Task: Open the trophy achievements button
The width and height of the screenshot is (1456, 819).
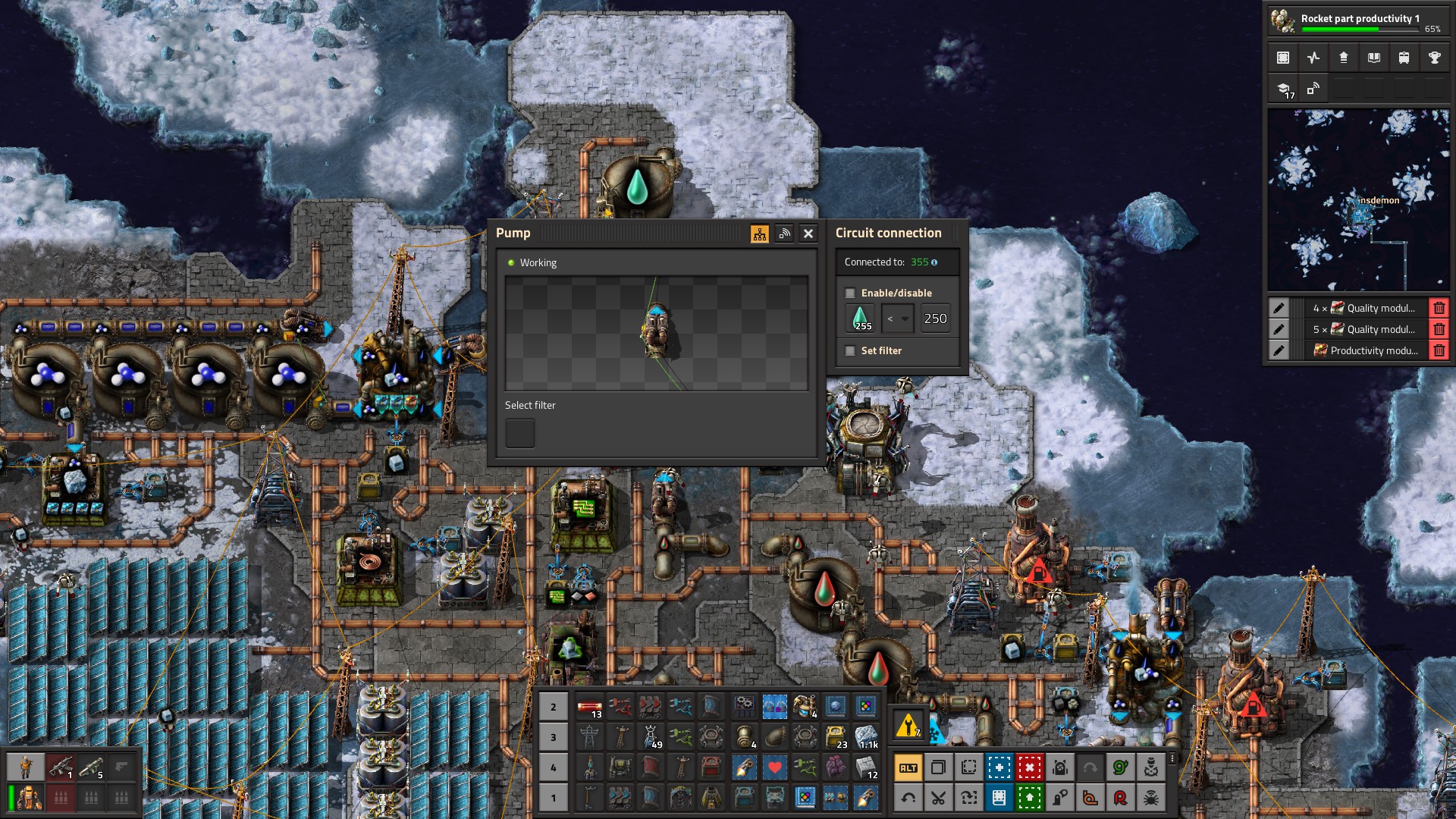Action: pyautogui.click(x=1434, y=58)
